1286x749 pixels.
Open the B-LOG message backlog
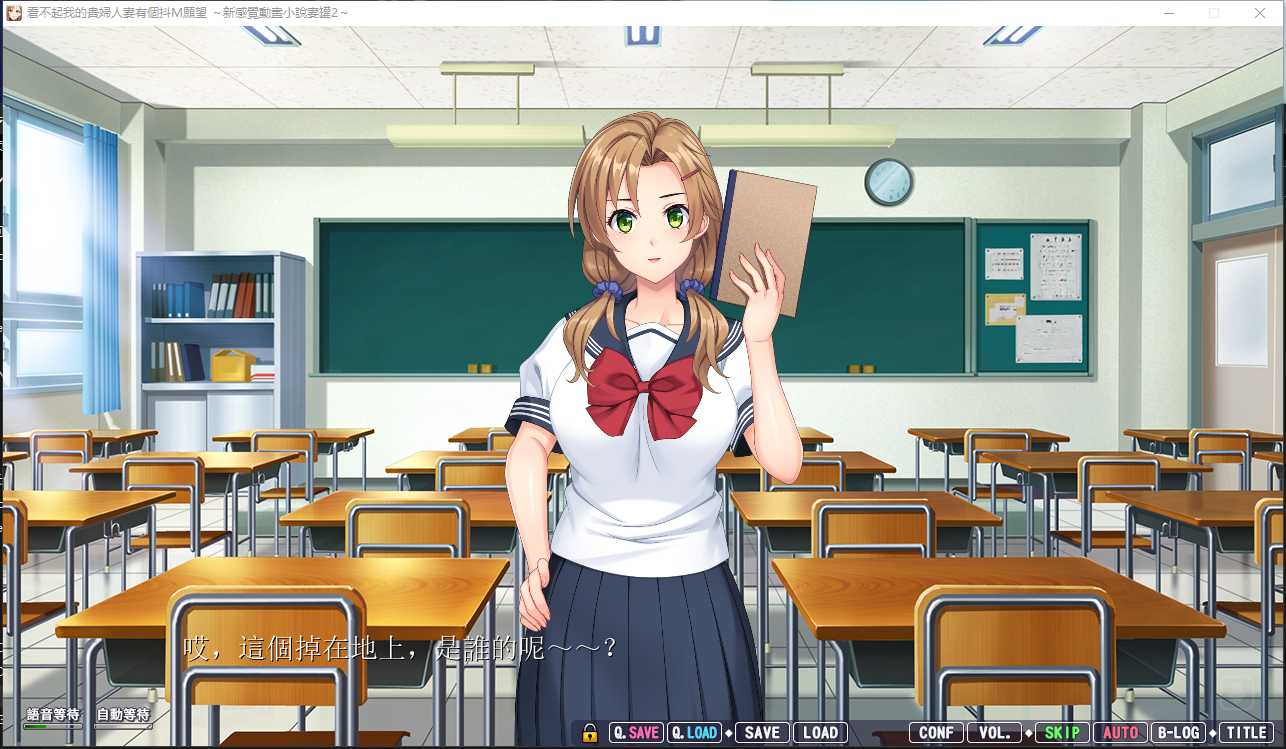click(x=1179, y=732)
